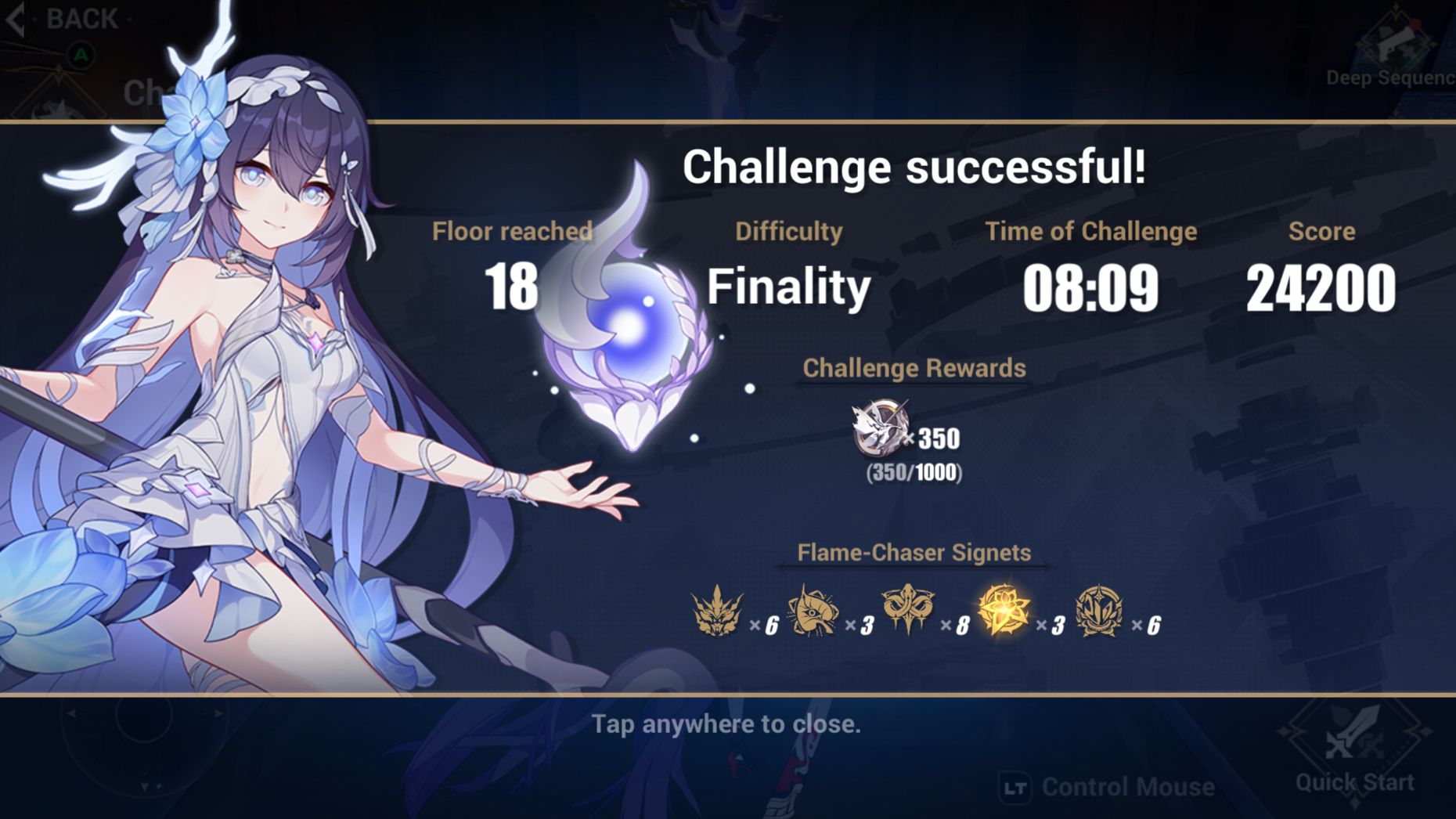The width and height of the screenshot is (1456, 819).
Task: Tap anywhere to close the results screen
Action: point(728,724)
